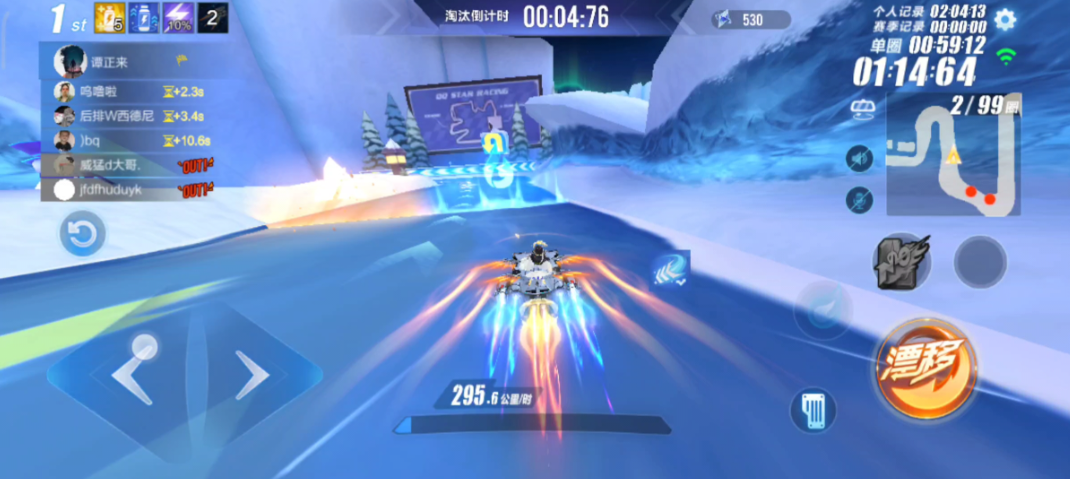Tap the blue brake pedal button
1070x479 pixels.
click(812, 411)
